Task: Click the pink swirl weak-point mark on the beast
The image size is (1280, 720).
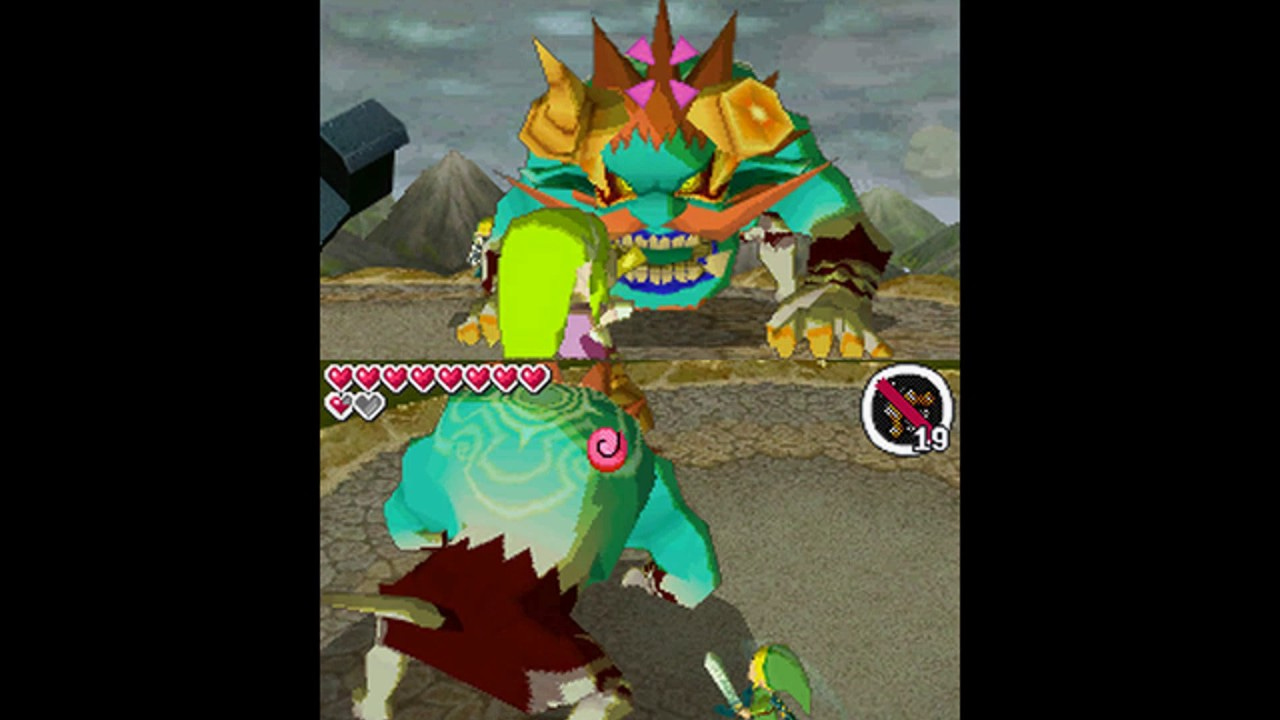Action: (x=608, y=447)
